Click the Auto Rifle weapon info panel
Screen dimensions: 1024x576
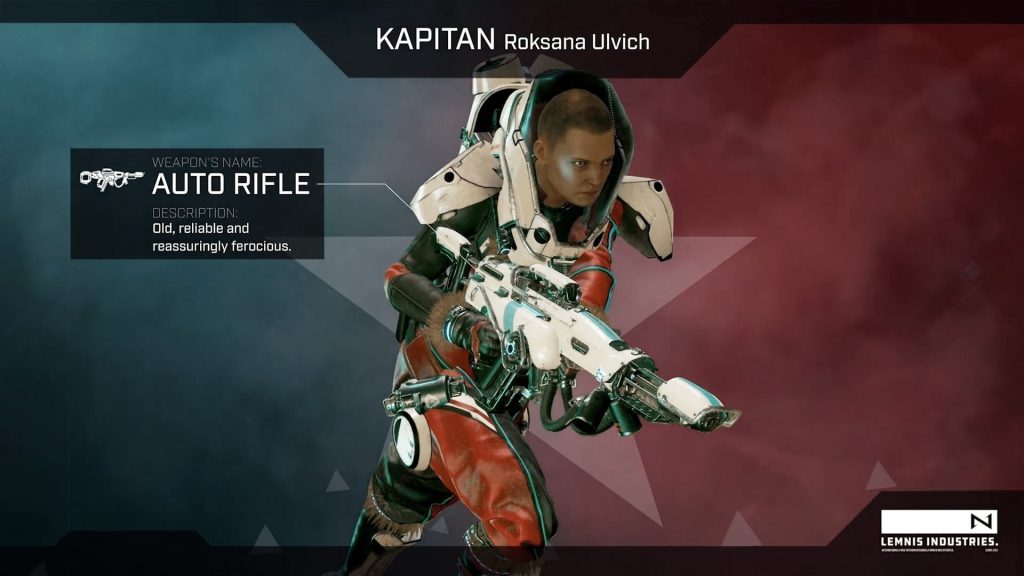click(197, 204)
